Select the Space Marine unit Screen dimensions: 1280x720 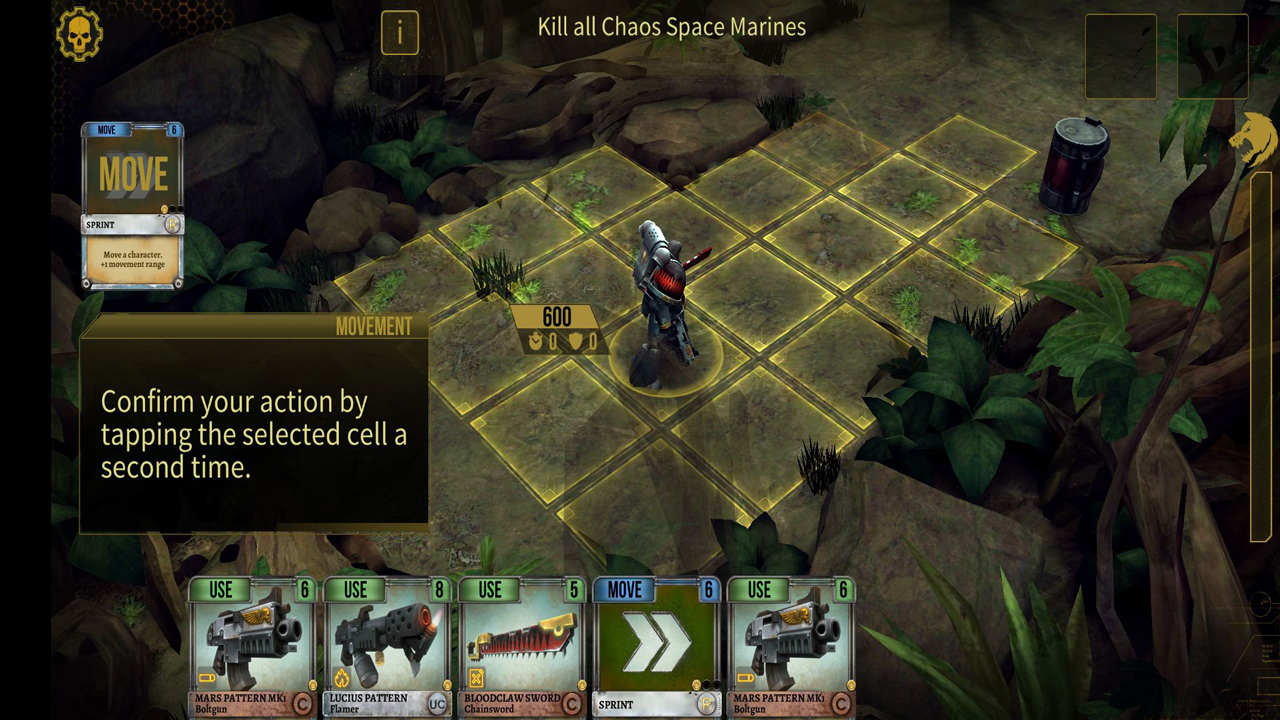tap(662, 300)
